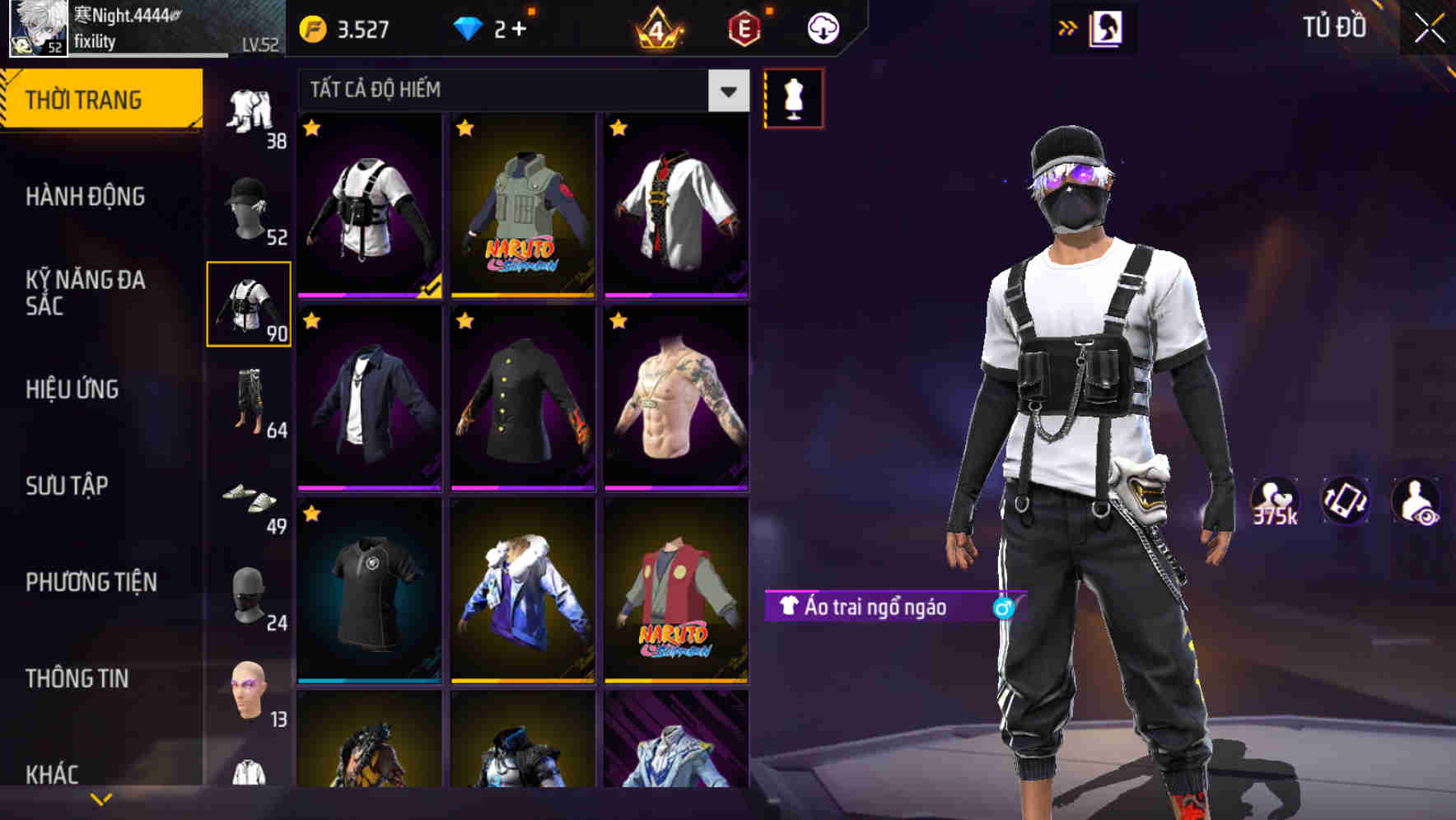Open the rank crown level 4 icon
Screen dimensions: 1456x820
(x=659, y=26)
